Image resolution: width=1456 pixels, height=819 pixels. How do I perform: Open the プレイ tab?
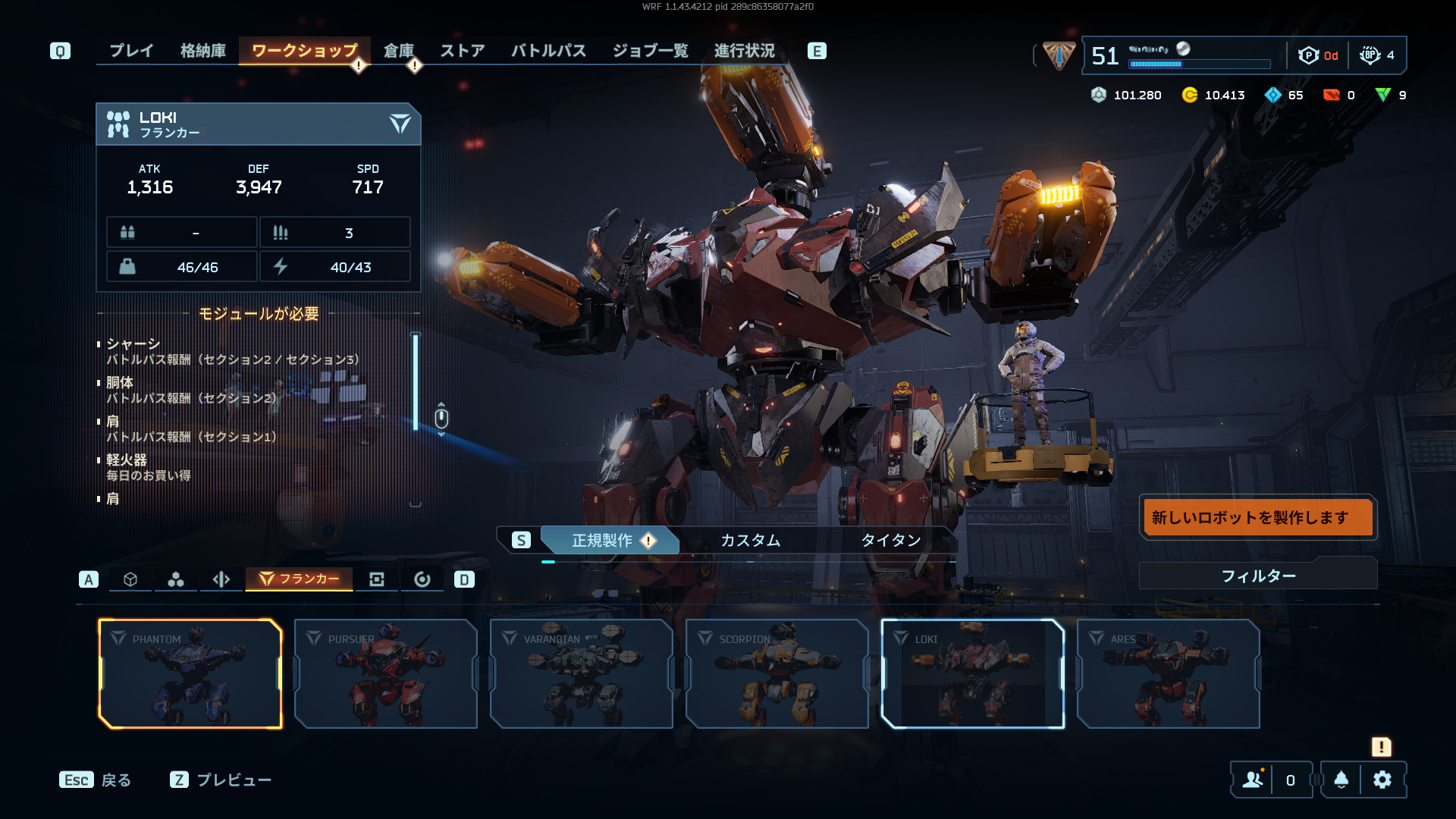(131, 51)
